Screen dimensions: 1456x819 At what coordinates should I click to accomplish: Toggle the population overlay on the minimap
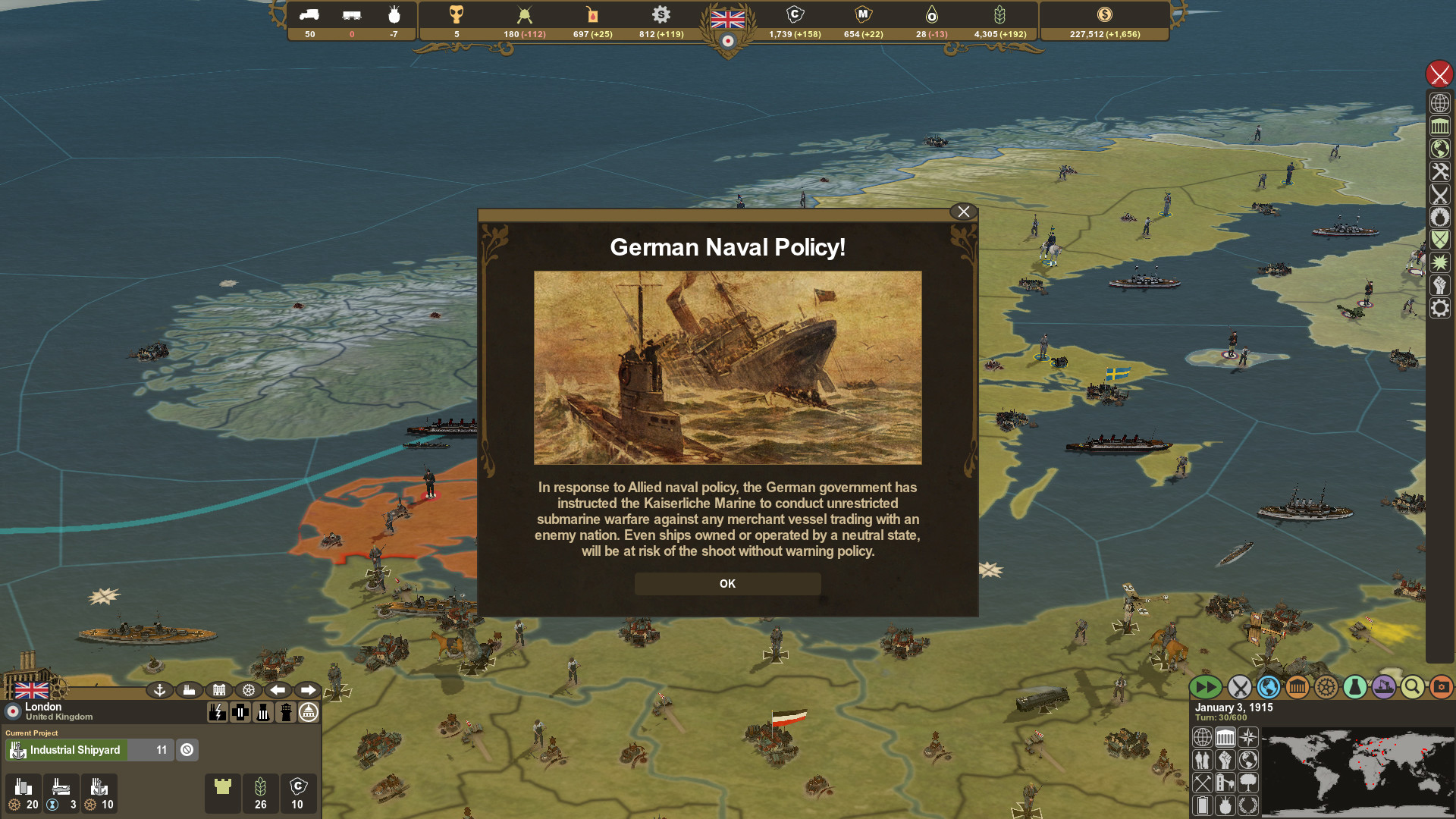click(1203, 759)
